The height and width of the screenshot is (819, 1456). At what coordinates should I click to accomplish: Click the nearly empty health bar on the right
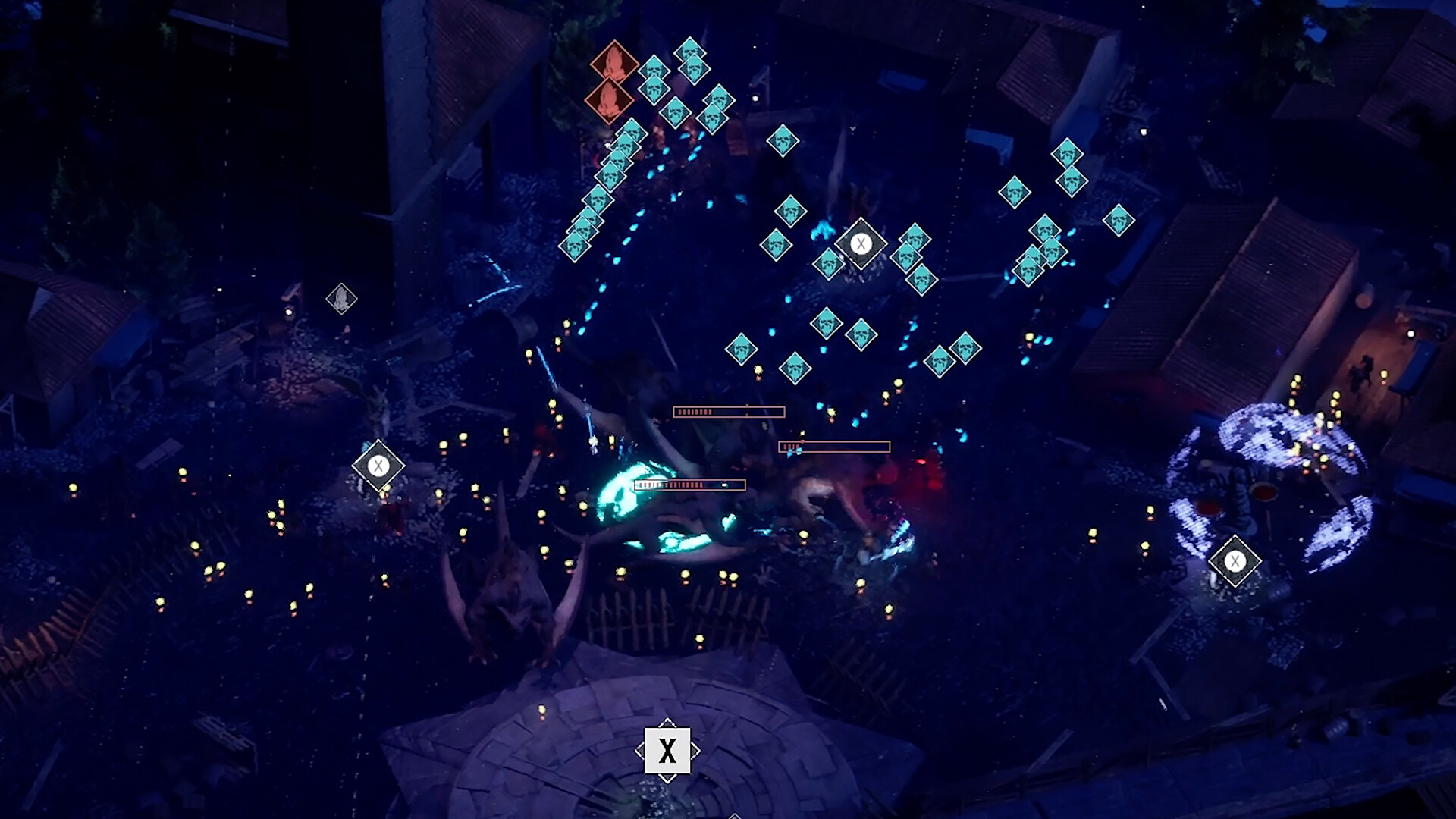point(834,447)
